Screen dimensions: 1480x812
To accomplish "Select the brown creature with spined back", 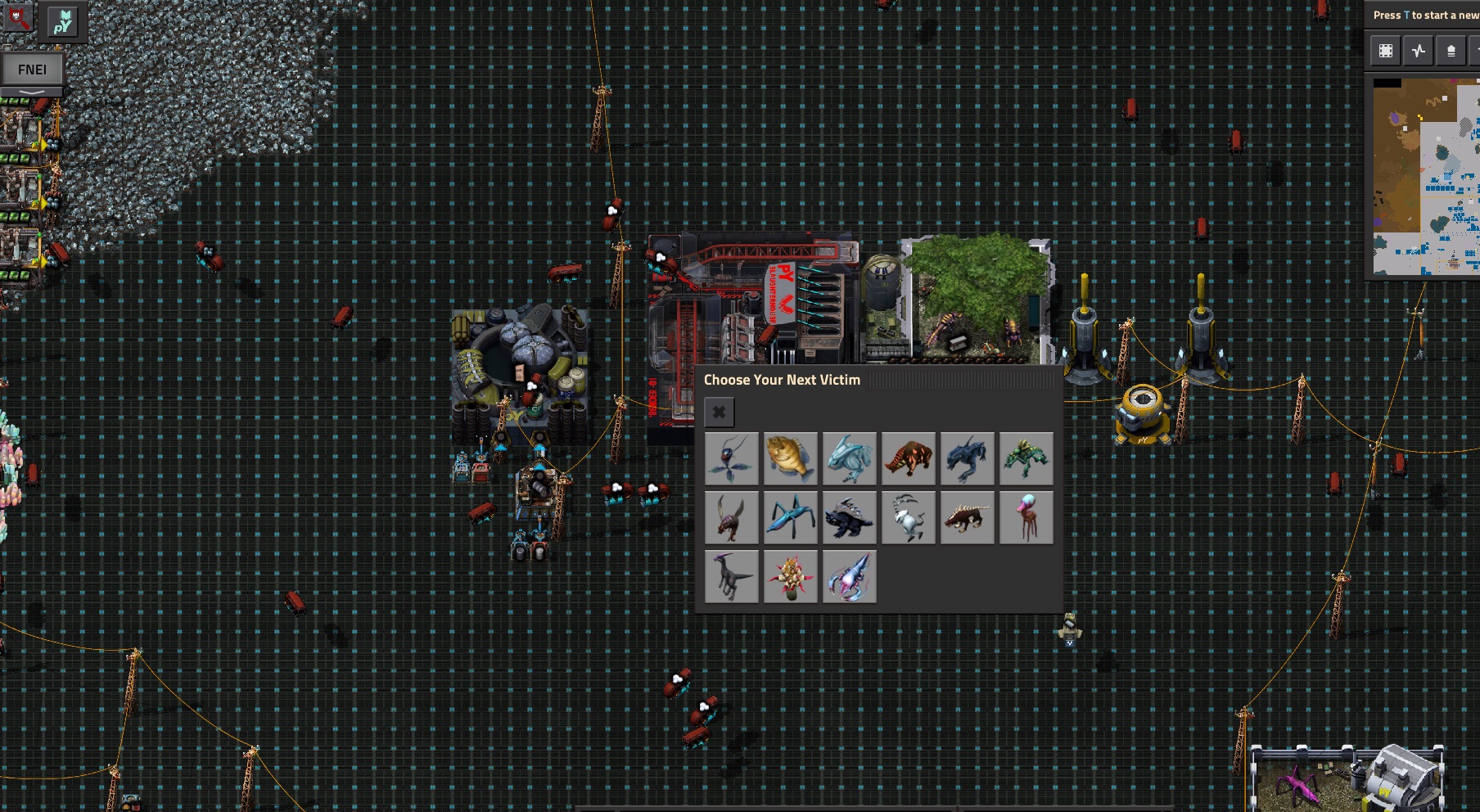I will [x=967, y=517].
